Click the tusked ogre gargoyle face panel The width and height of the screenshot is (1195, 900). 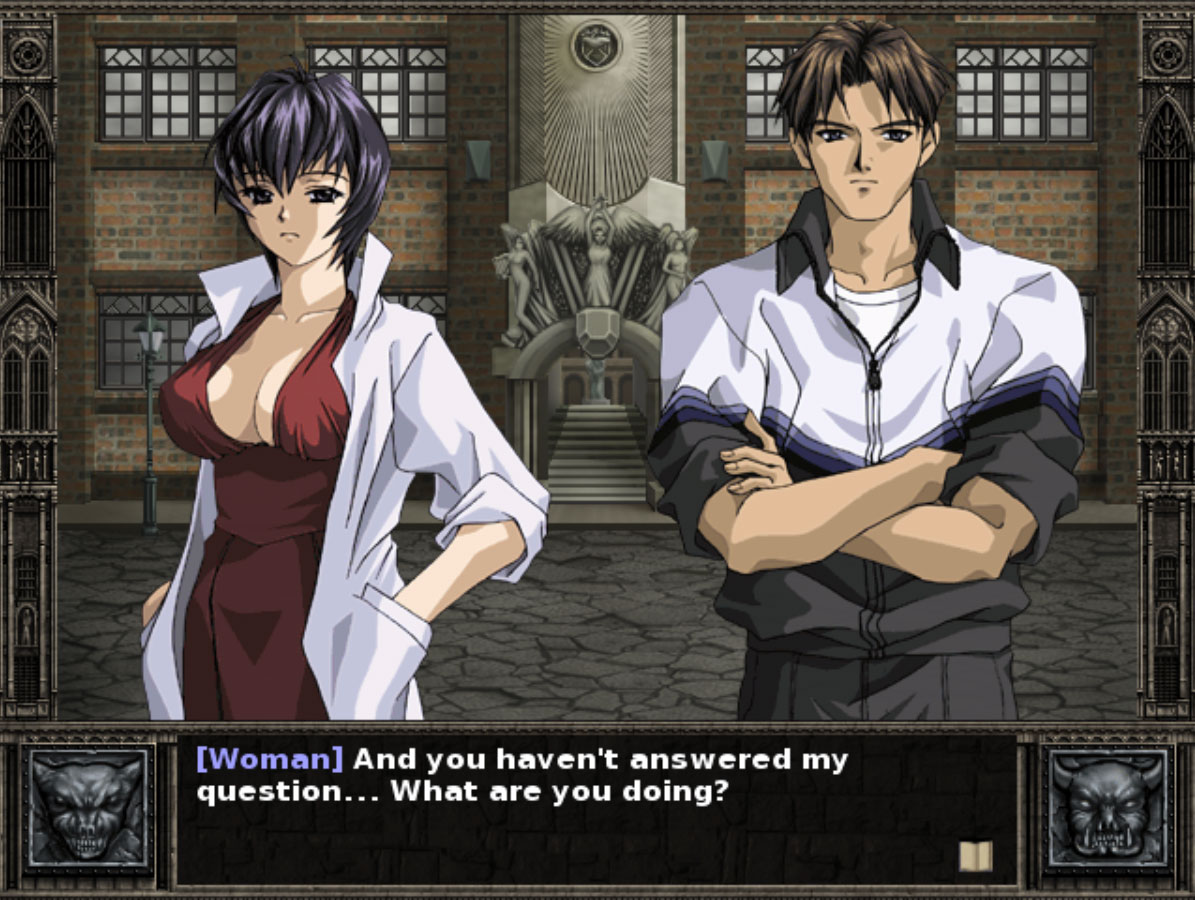tap(1107, 808)
